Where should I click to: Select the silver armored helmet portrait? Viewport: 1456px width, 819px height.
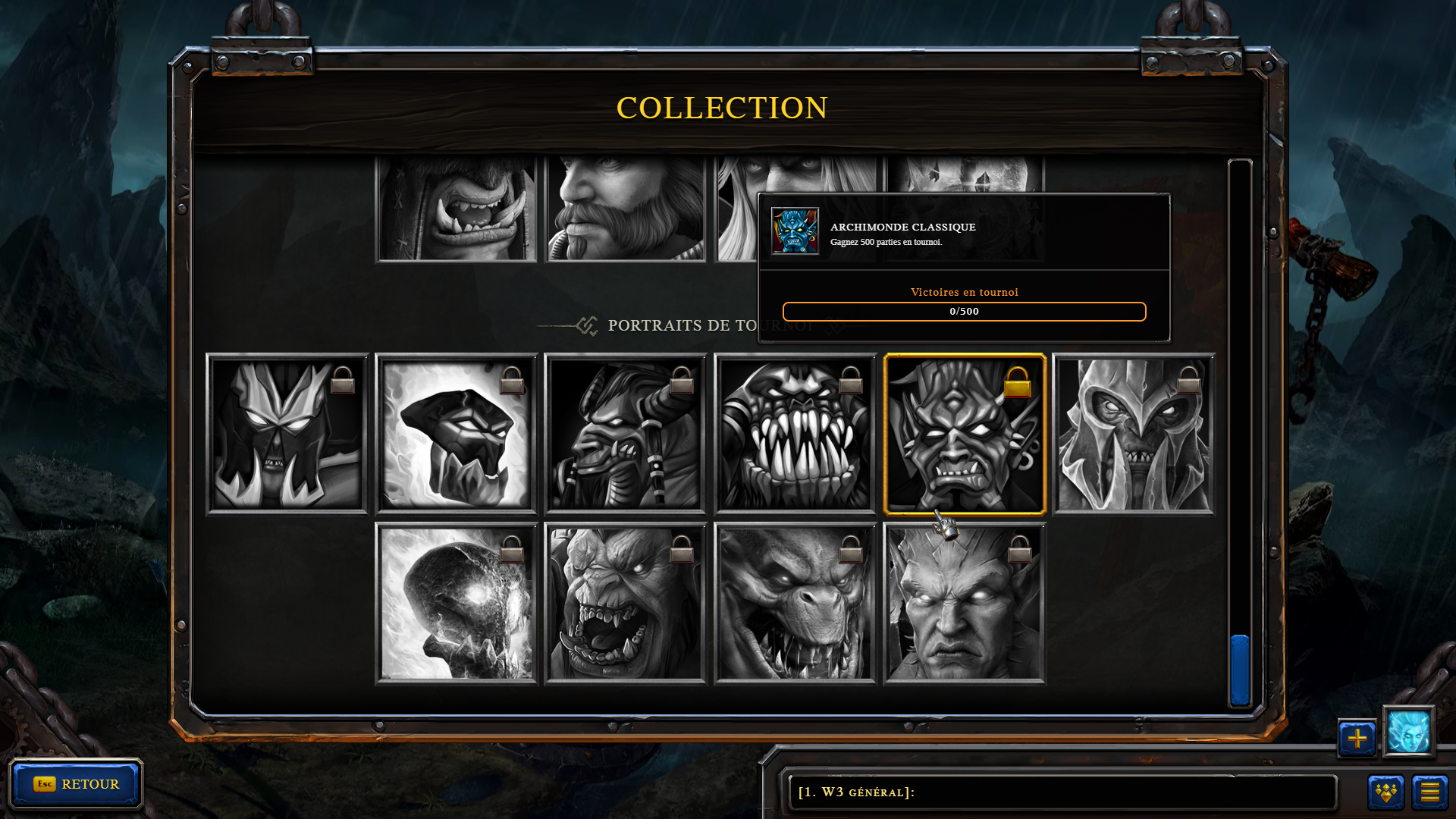click(x=1134, y=434)
